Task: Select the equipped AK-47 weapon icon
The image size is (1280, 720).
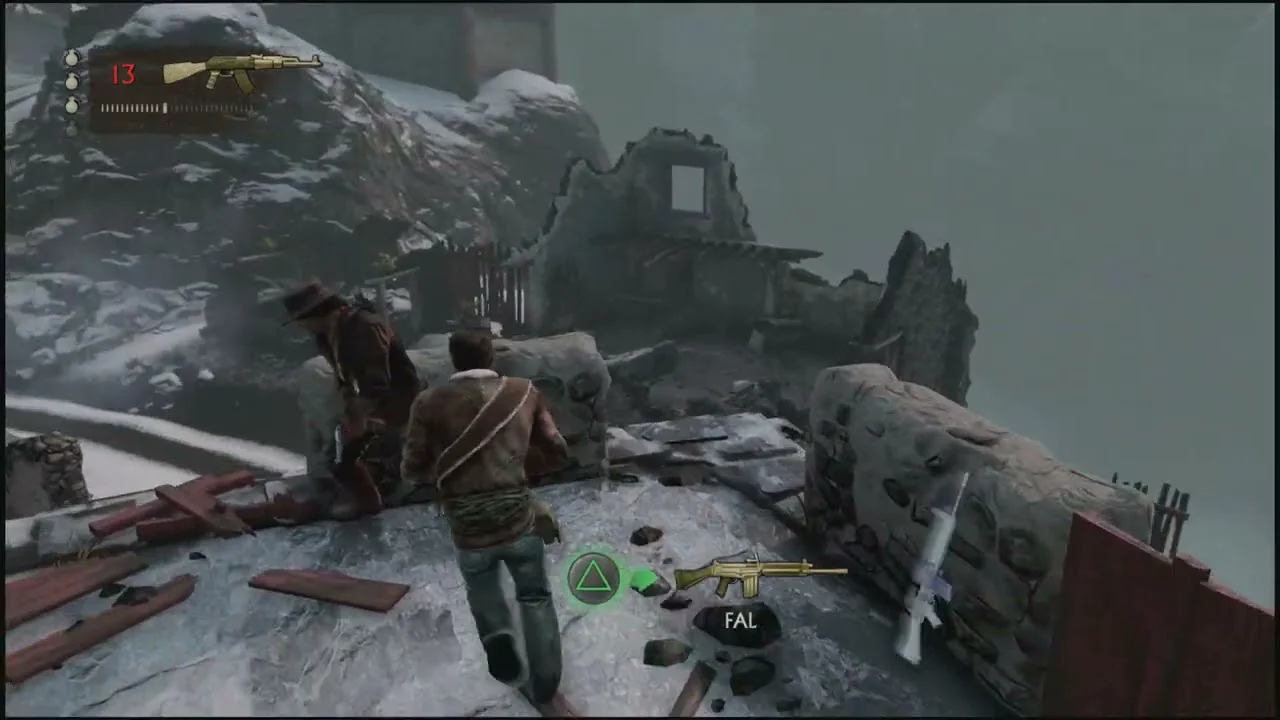Action: (x=242, y=71)
